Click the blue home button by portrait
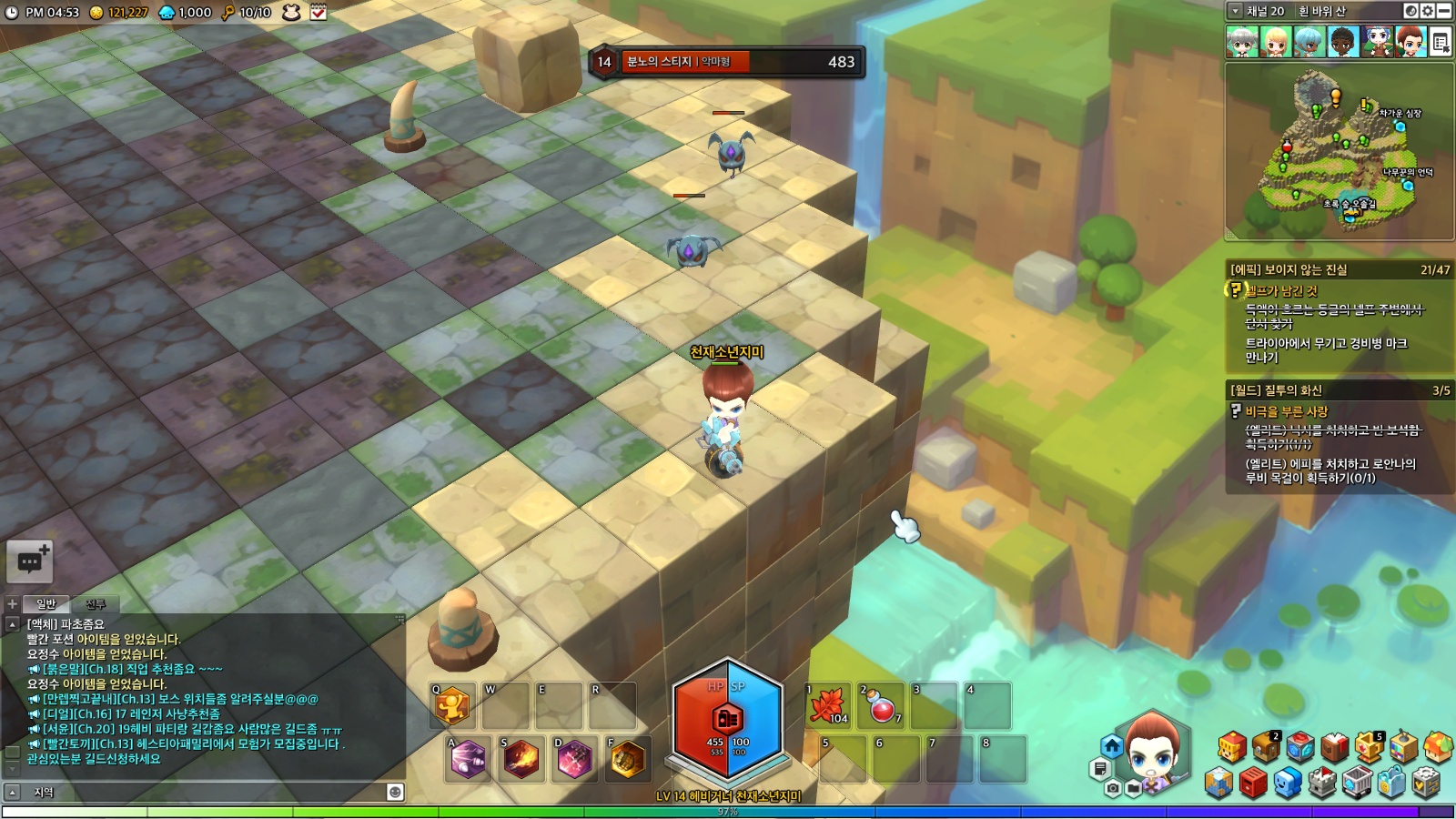This screenshot has width=1456, height=819. pos(1112,746)
